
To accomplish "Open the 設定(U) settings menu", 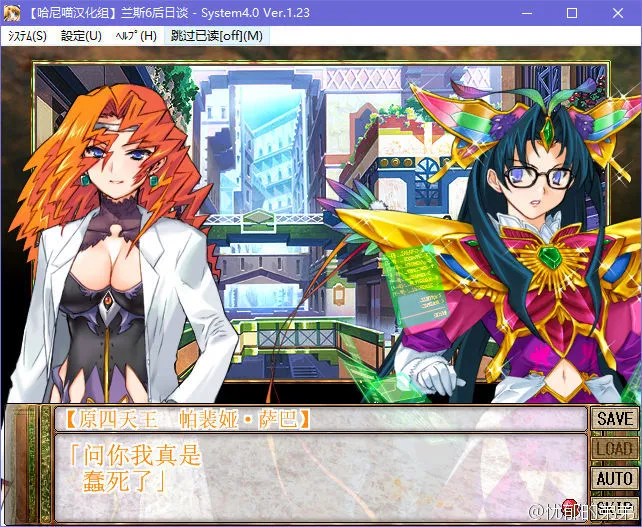I will [x=81, y=36].
